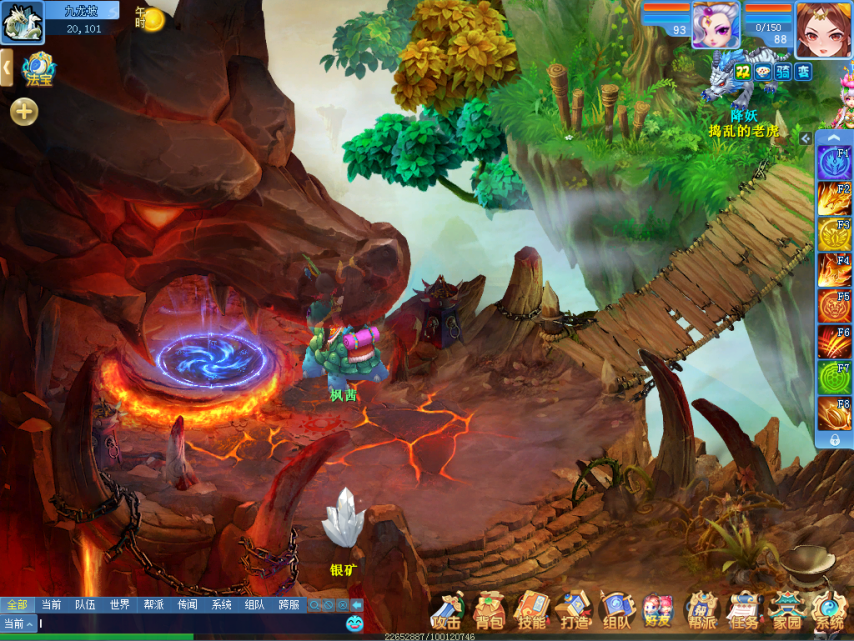
Task: Select the 传闻 rumor chat tab
Action: coord(187,605)
